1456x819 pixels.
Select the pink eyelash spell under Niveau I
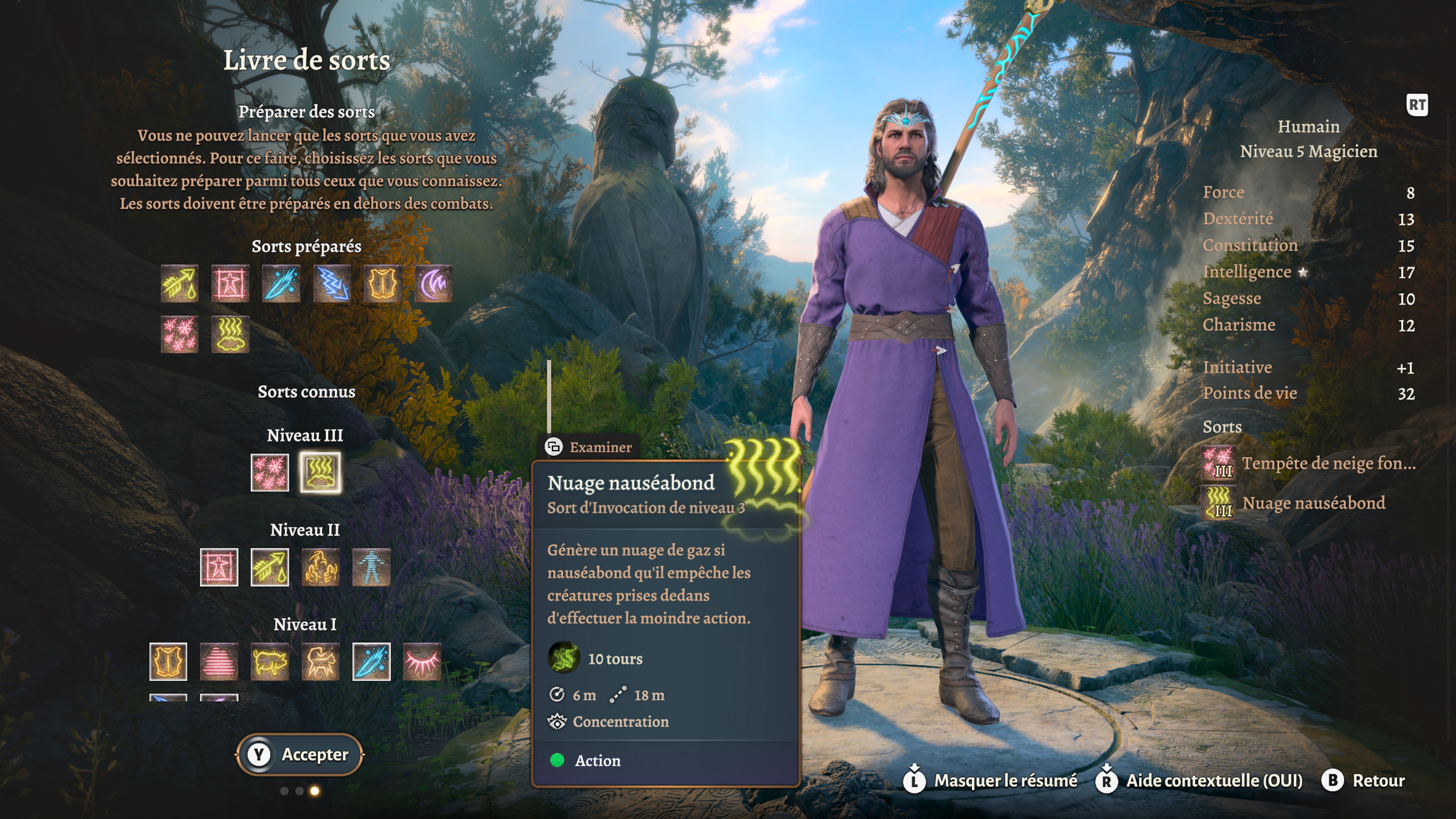pyautogui.click(x=422, y=661)
